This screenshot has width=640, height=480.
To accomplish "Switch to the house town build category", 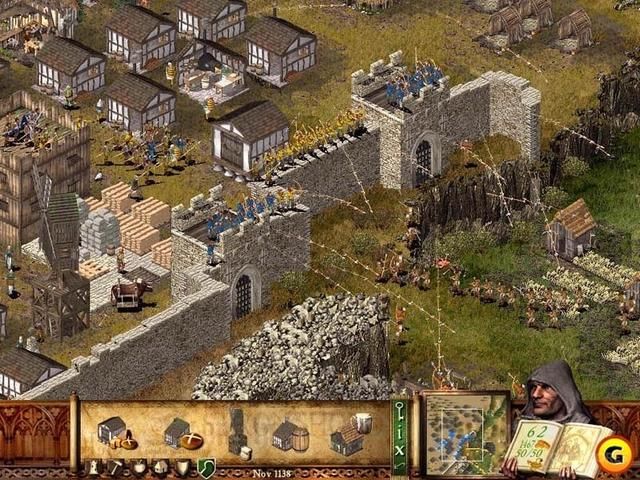I will (x=160, y=467).
